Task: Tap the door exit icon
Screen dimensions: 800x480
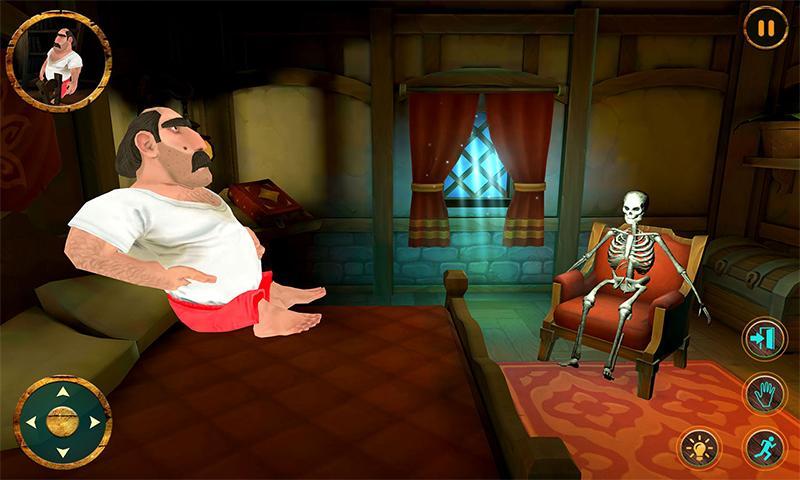Action: click(764, 339)
